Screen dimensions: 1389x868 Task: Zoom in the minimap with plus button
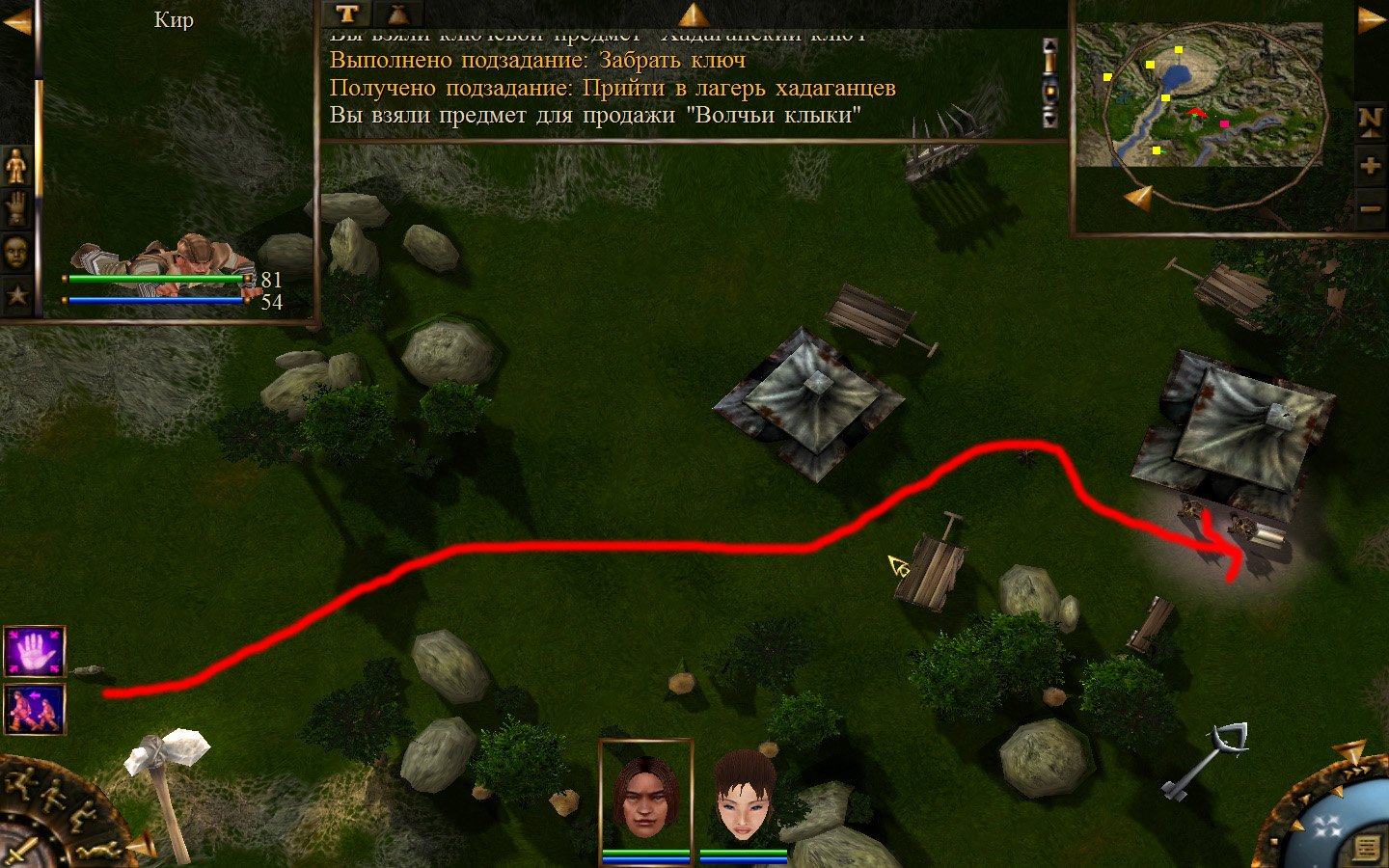[1370, 166]
